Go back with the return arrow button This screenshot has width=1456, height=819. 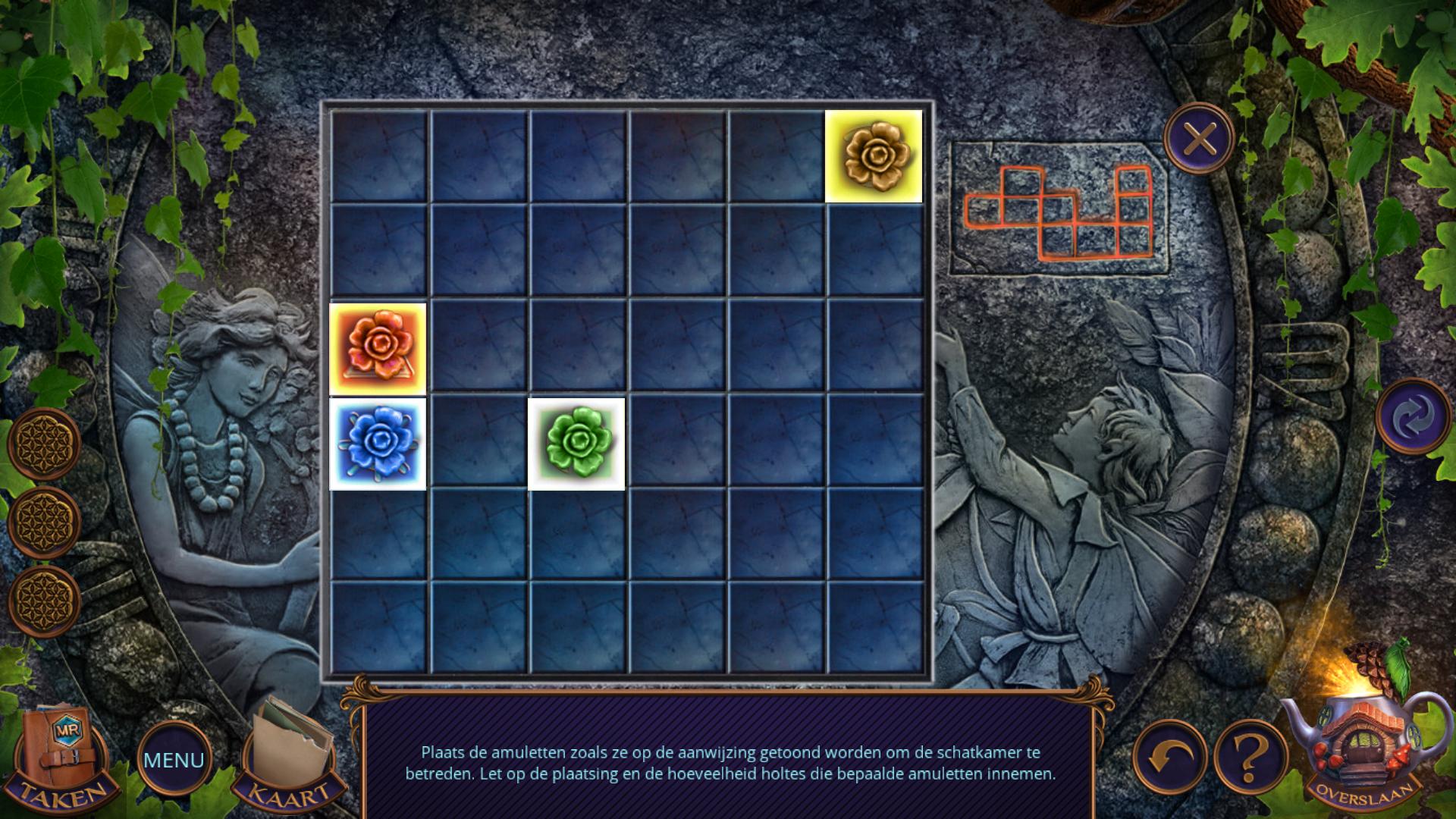[x=1169, y=757]
